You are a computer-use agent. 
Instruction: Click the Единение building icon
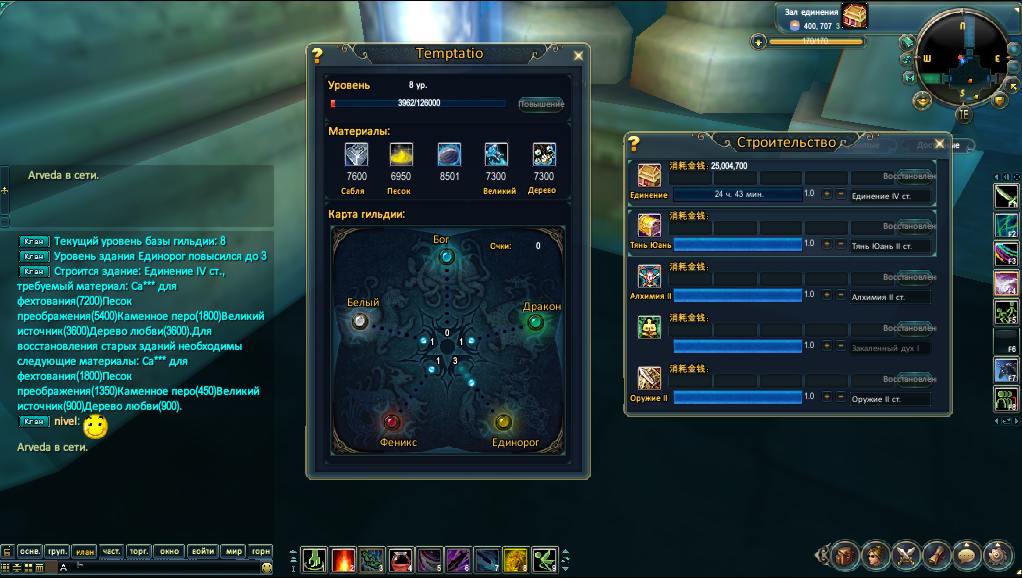coord(649,176)
